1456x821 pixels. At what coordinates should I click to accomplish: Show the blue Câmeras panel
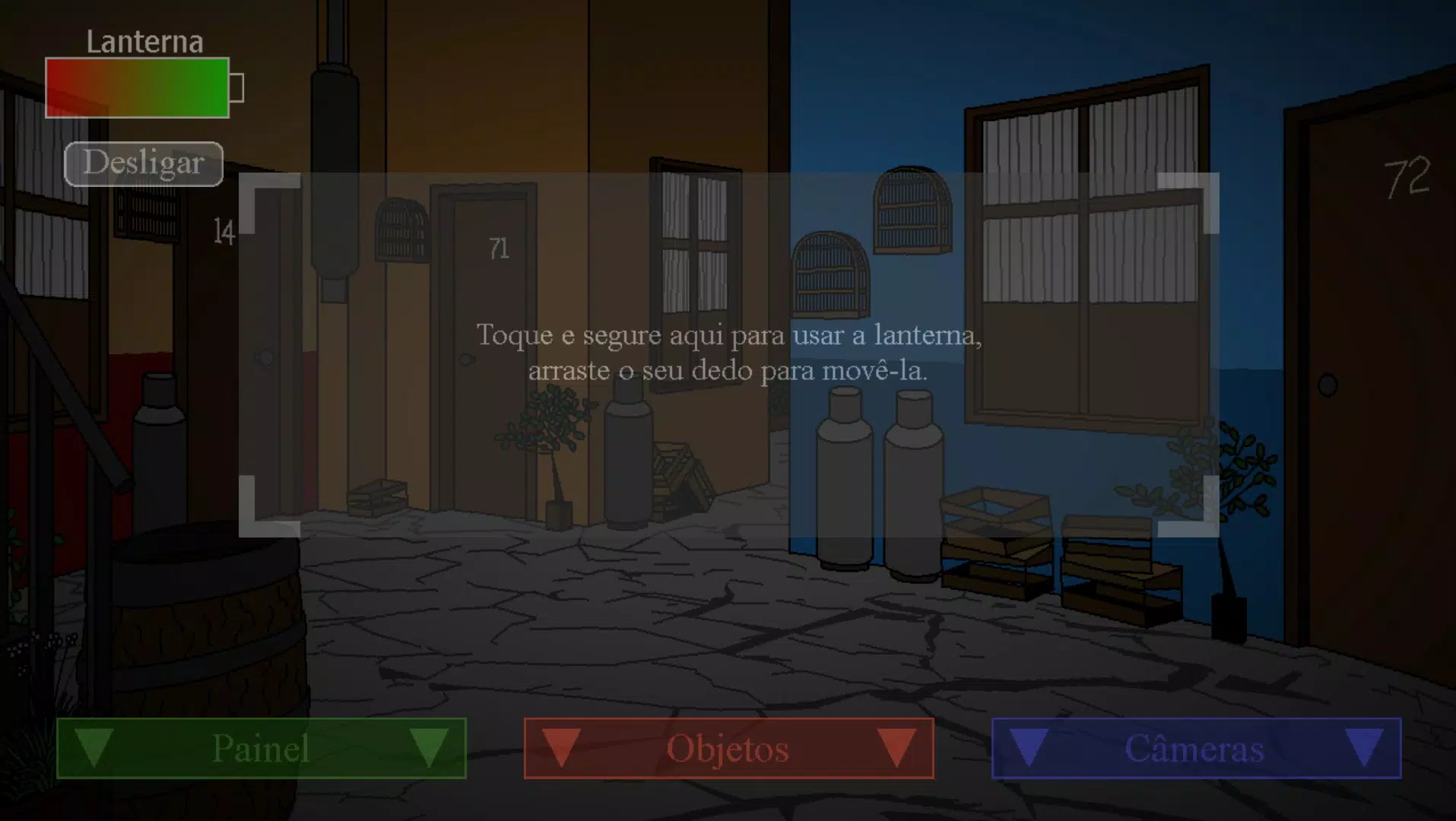tap(1196, 748)
